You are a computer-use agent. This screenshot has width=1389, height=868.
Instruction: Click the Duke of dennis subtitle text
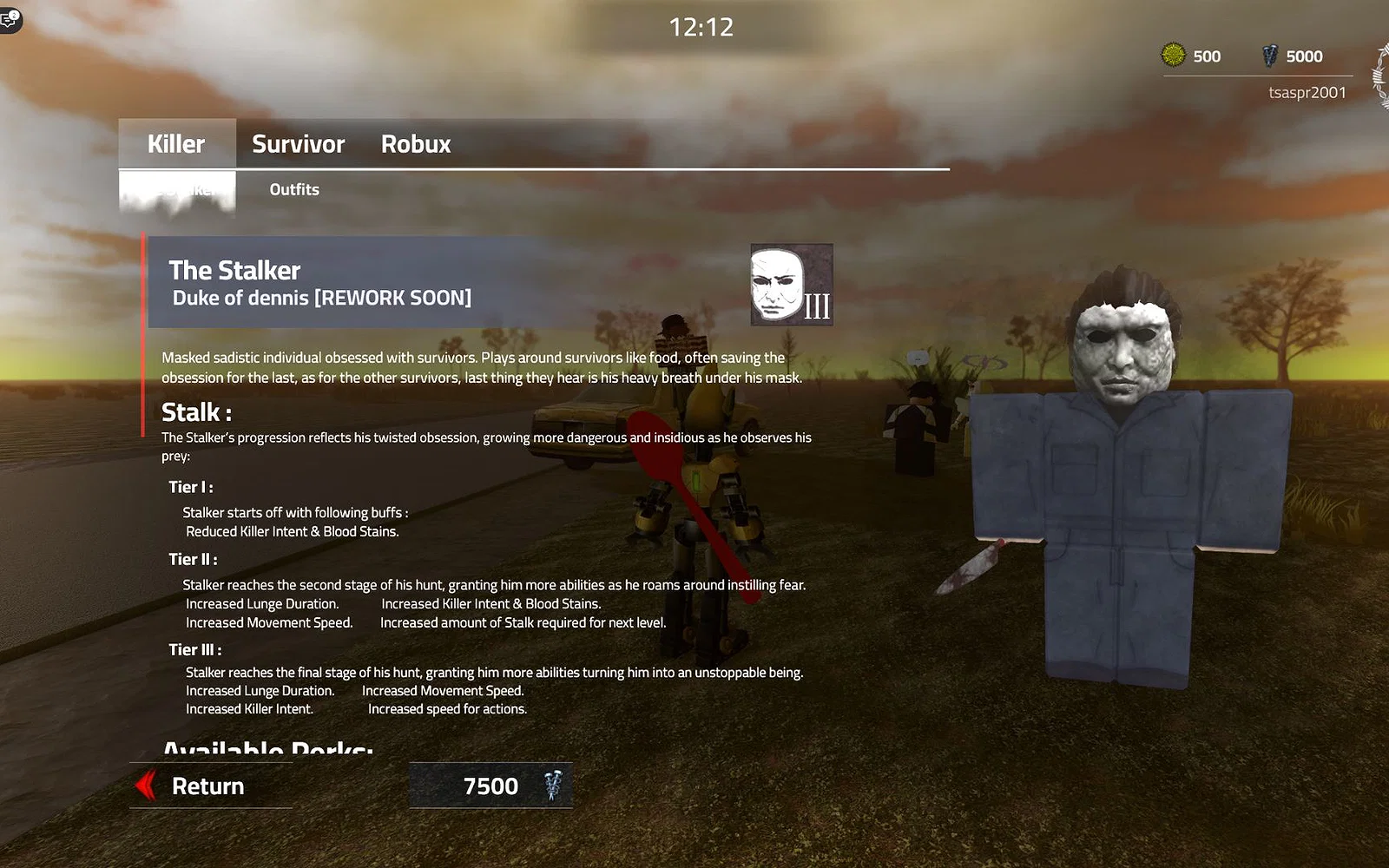pyautogui.click(x=320, y=297)
